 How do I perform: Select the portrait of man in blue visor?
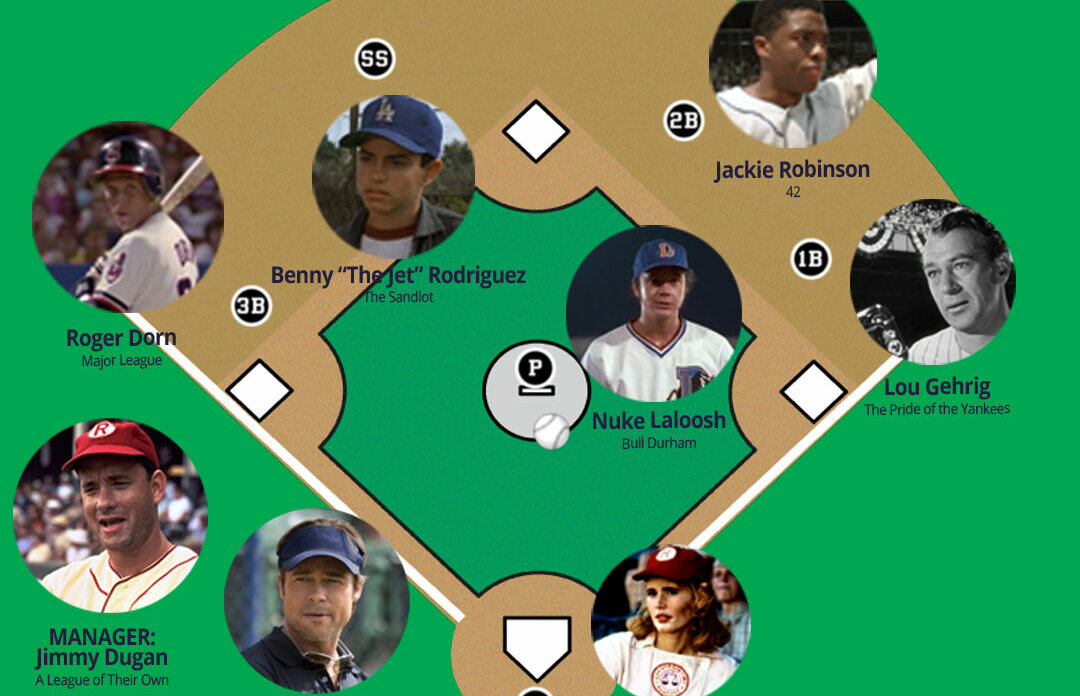[317, 600]
